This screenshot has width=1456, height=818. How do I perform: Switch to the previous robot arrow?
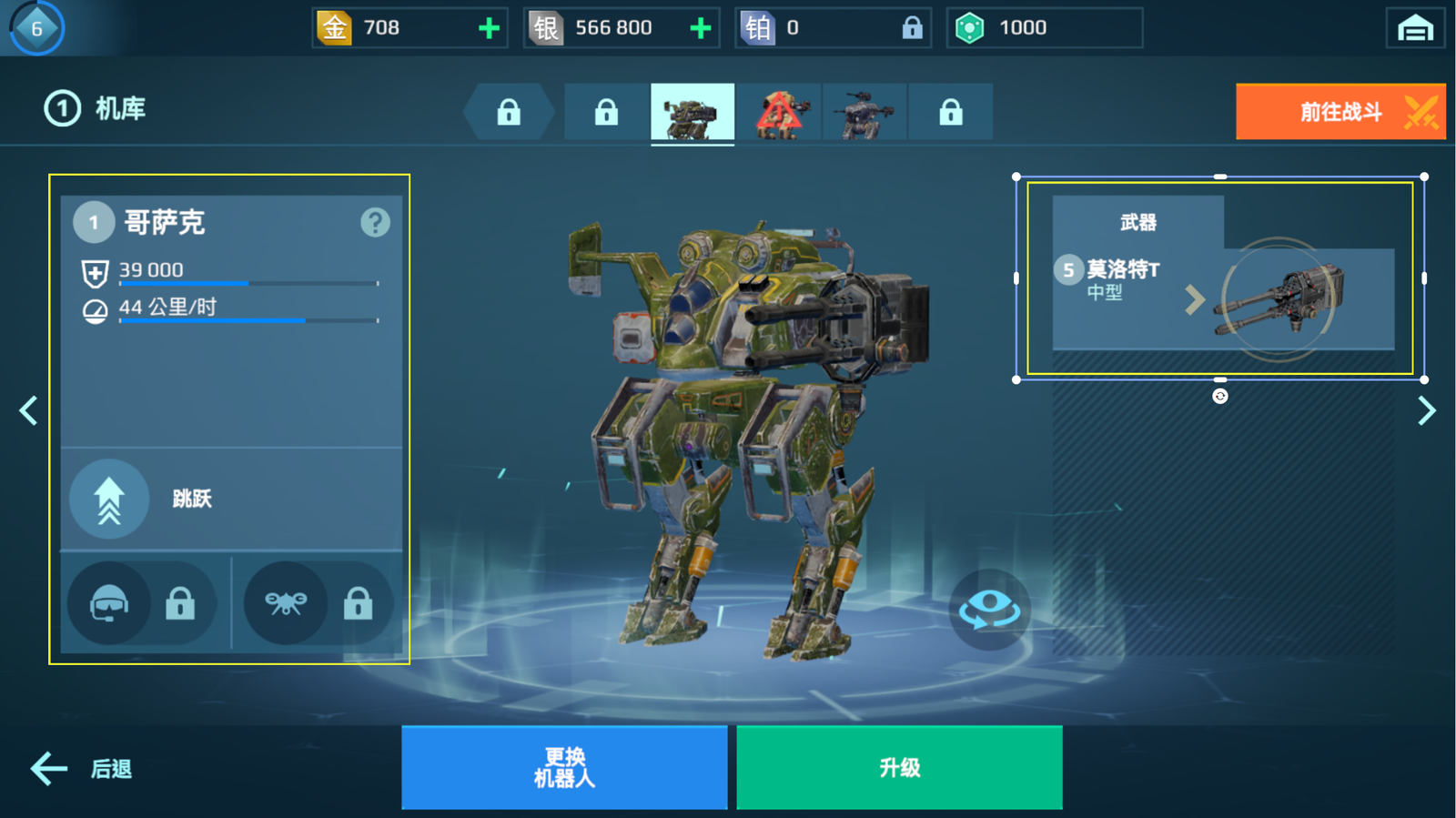29,410
